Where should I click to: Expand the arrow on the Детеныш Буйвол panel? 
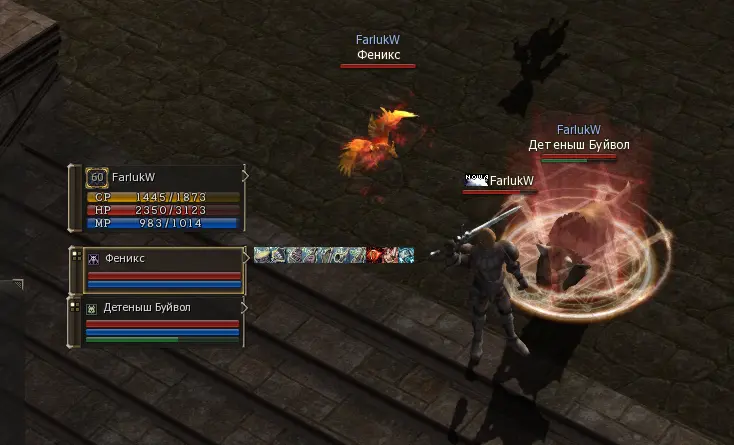pyautogui.click(x=244, y=305)
